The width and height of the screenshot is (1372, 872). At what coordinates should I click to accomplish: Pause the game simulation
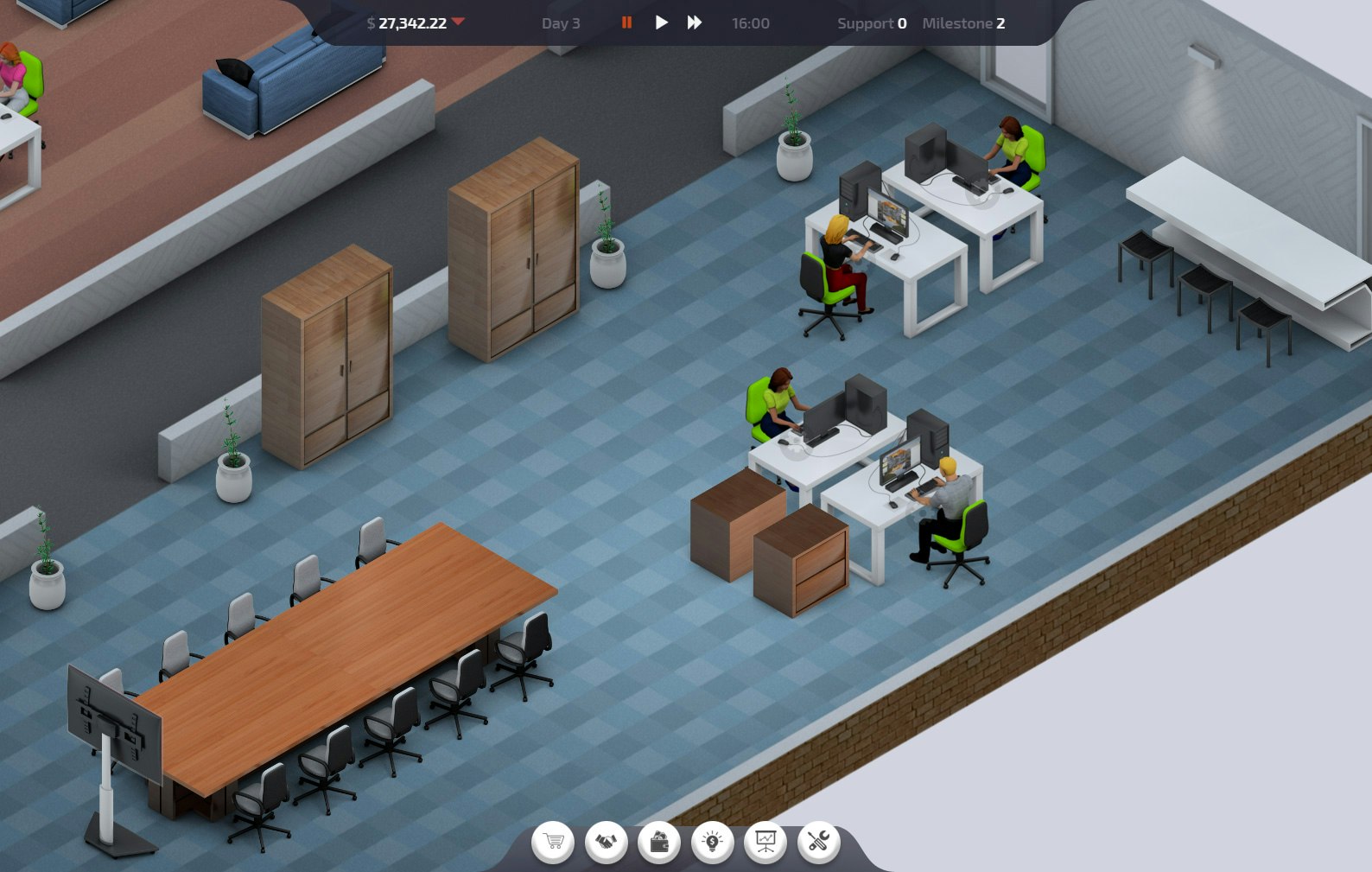coord(627,23)
